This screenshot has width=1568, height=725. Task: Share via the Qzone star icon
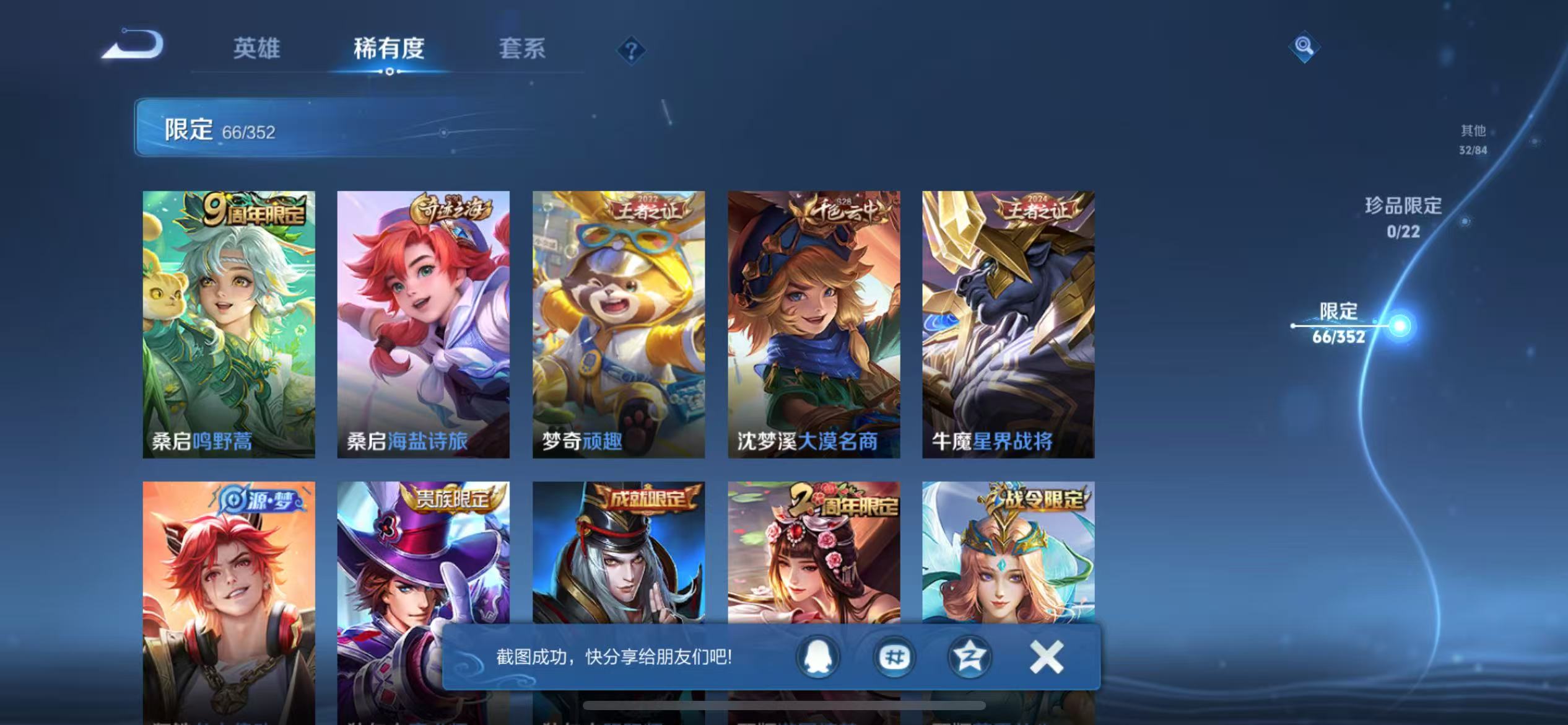[970, 657]
